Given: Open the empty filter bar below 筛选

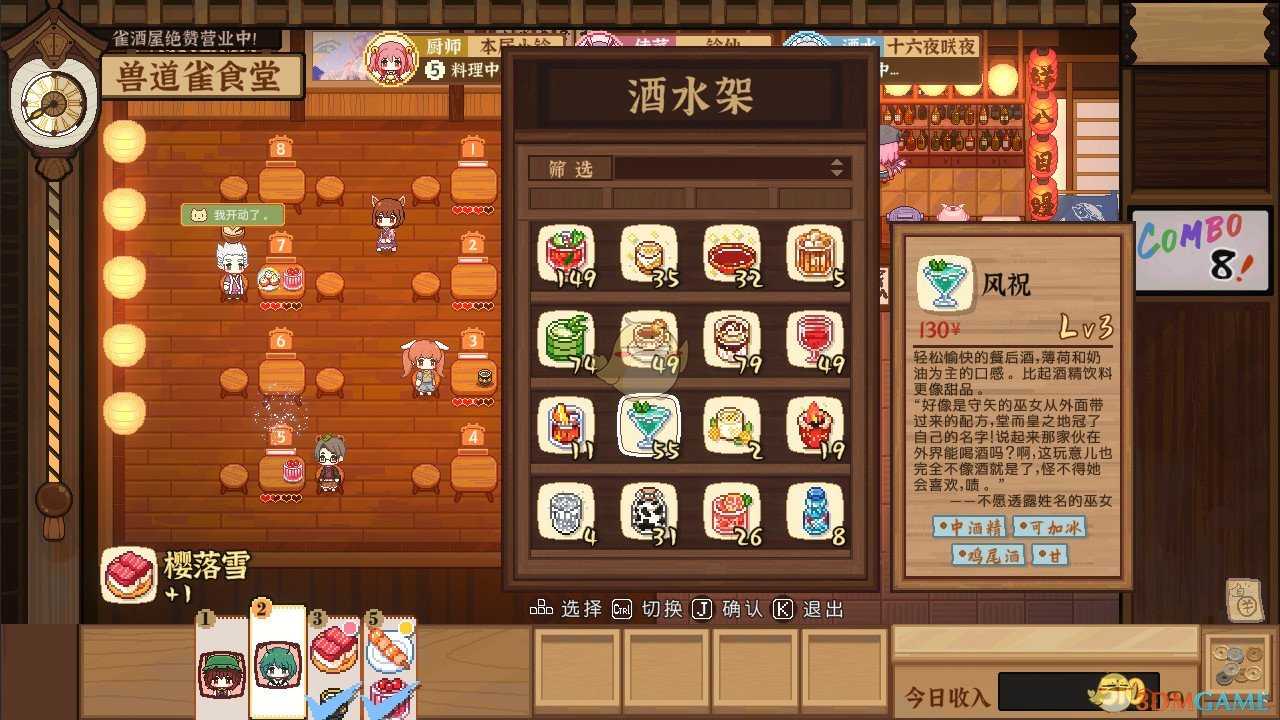Looking at the screenshot, I should click(690, 198).
